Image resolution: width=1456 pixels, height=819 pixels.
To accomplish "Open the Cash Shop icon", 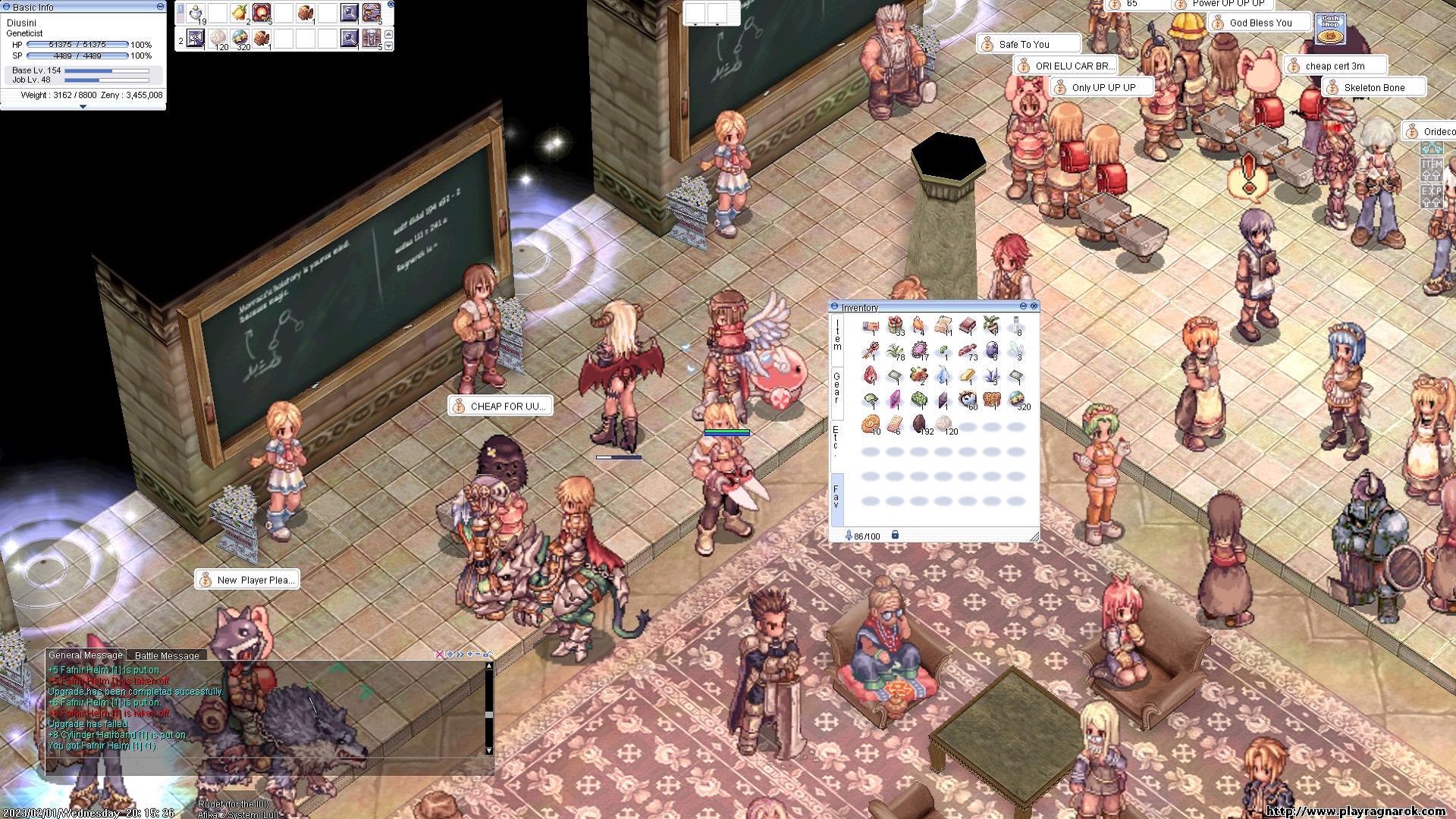I will tap(1330, 29).
